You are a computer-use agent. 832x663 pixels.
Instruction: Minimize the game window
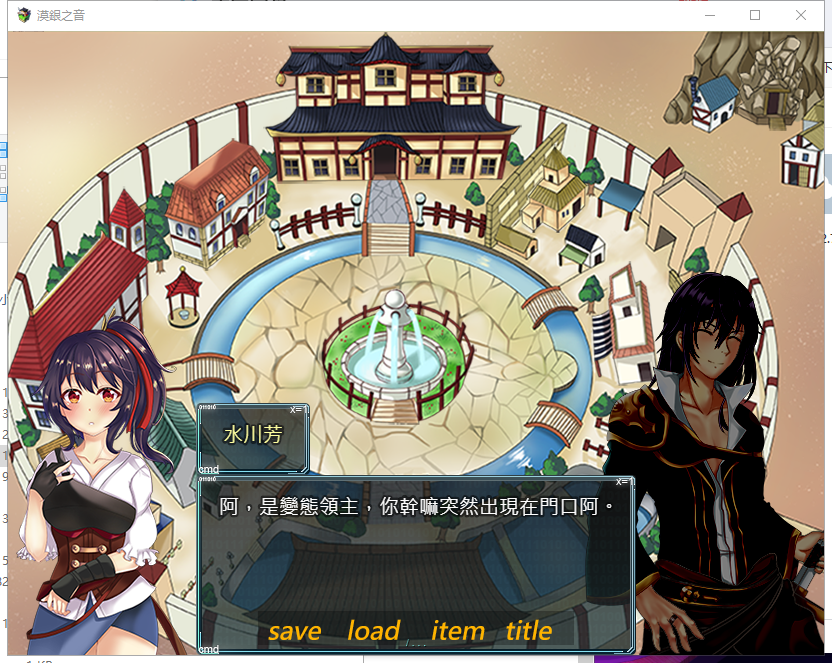pos(709,15)
